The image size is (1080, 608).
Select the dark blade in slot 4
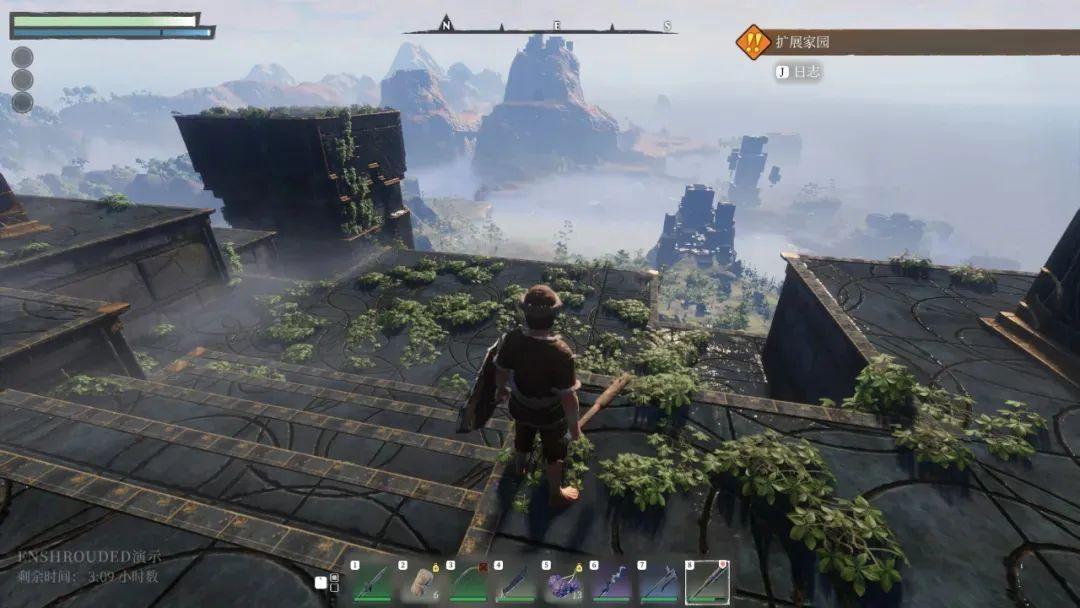point(513,582)
